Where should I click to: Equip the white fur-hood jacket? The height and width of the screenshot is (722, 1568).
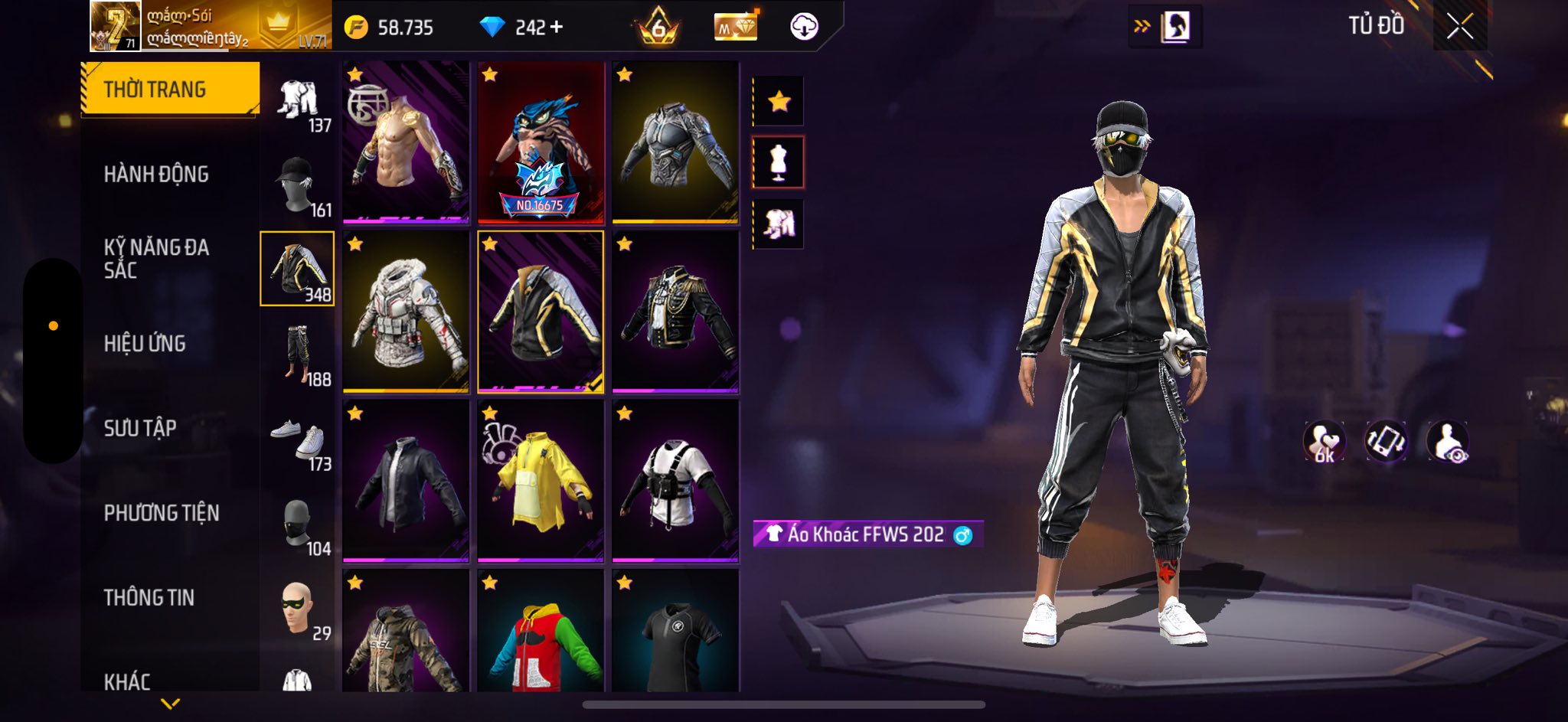tap(406, 312)
